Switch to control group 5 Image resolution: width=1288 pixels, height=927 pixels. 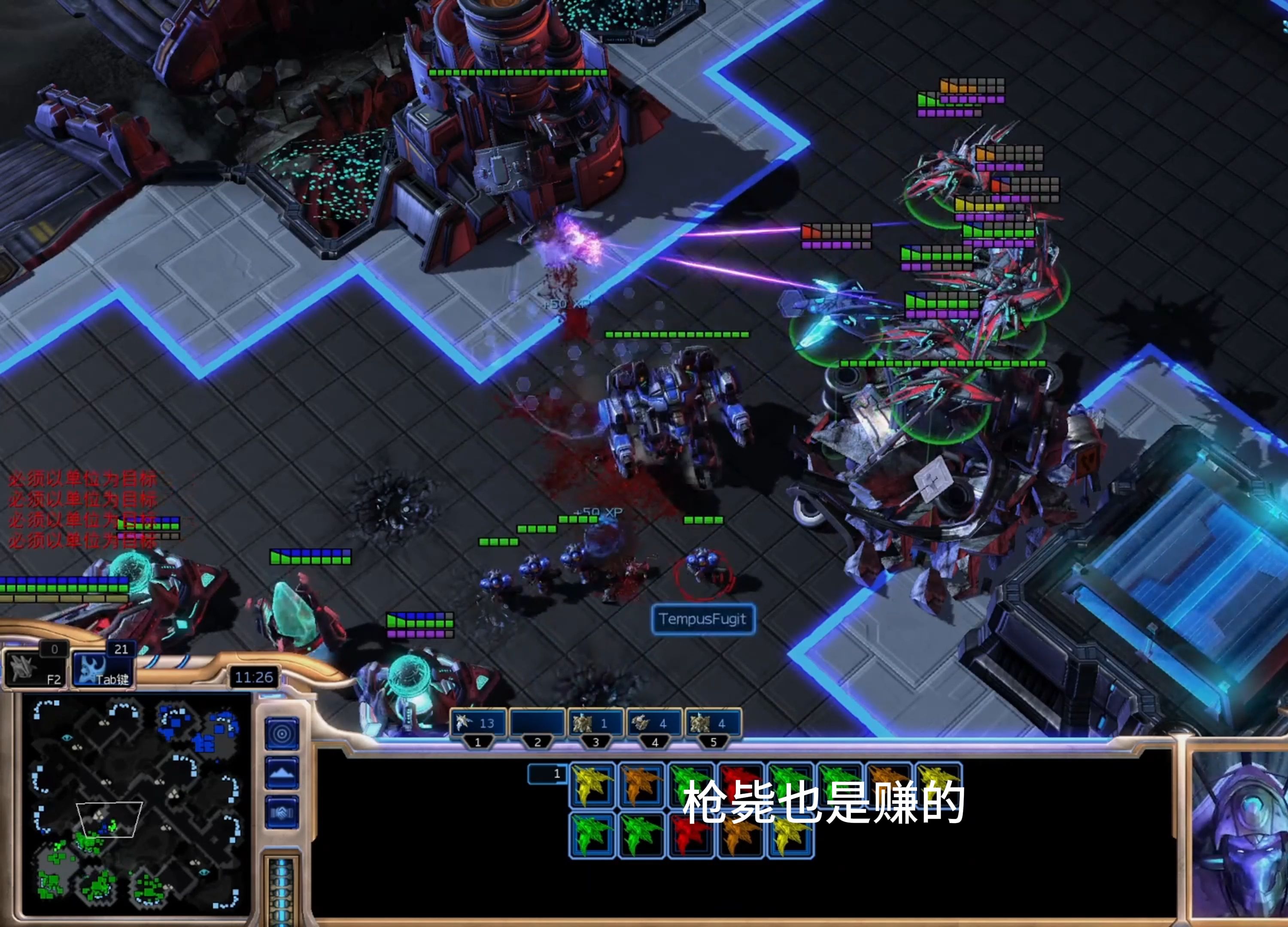[x=713, y=724]
